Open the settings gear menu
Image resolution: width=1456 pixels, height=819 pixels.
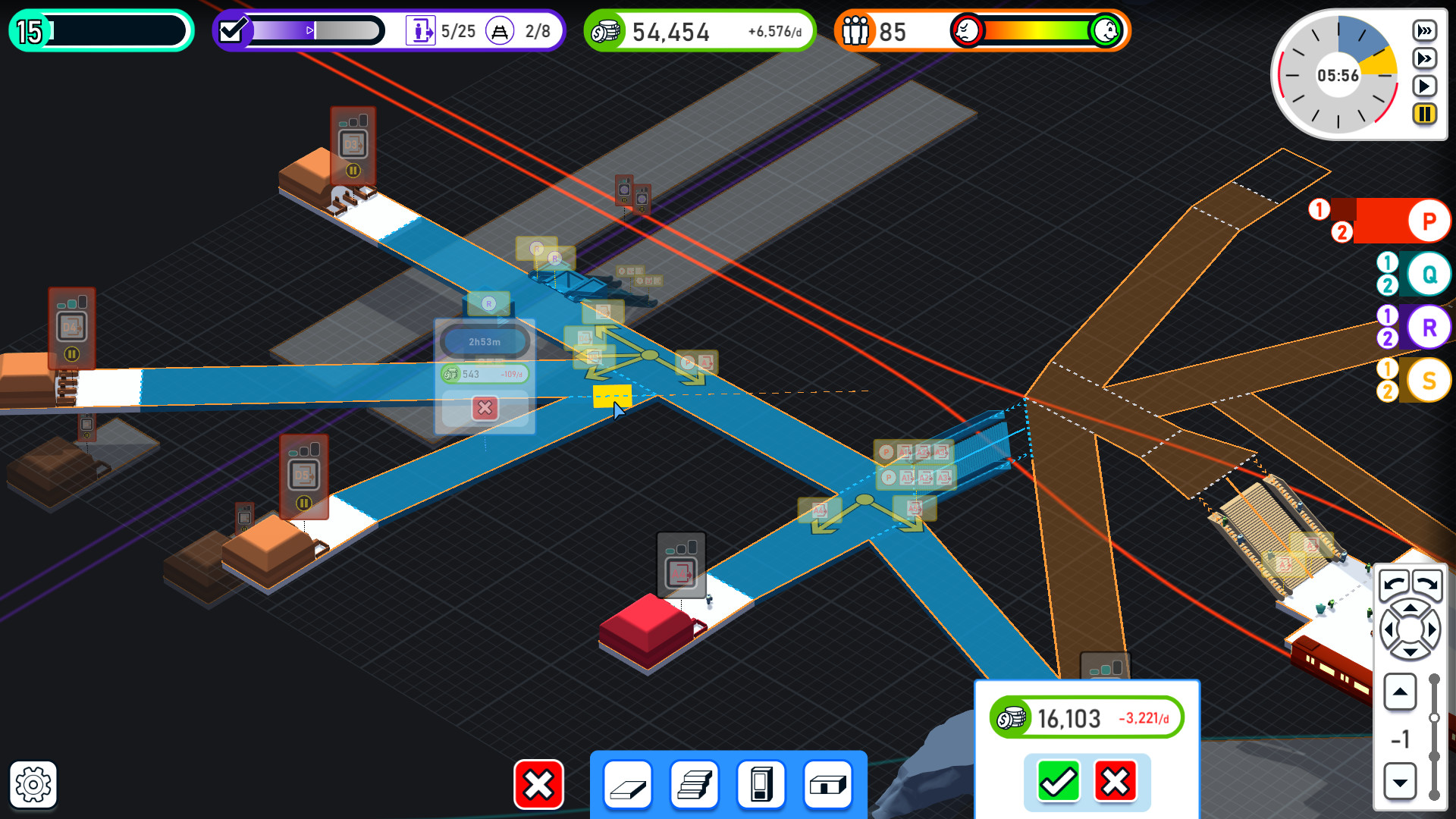click(32, 785)
